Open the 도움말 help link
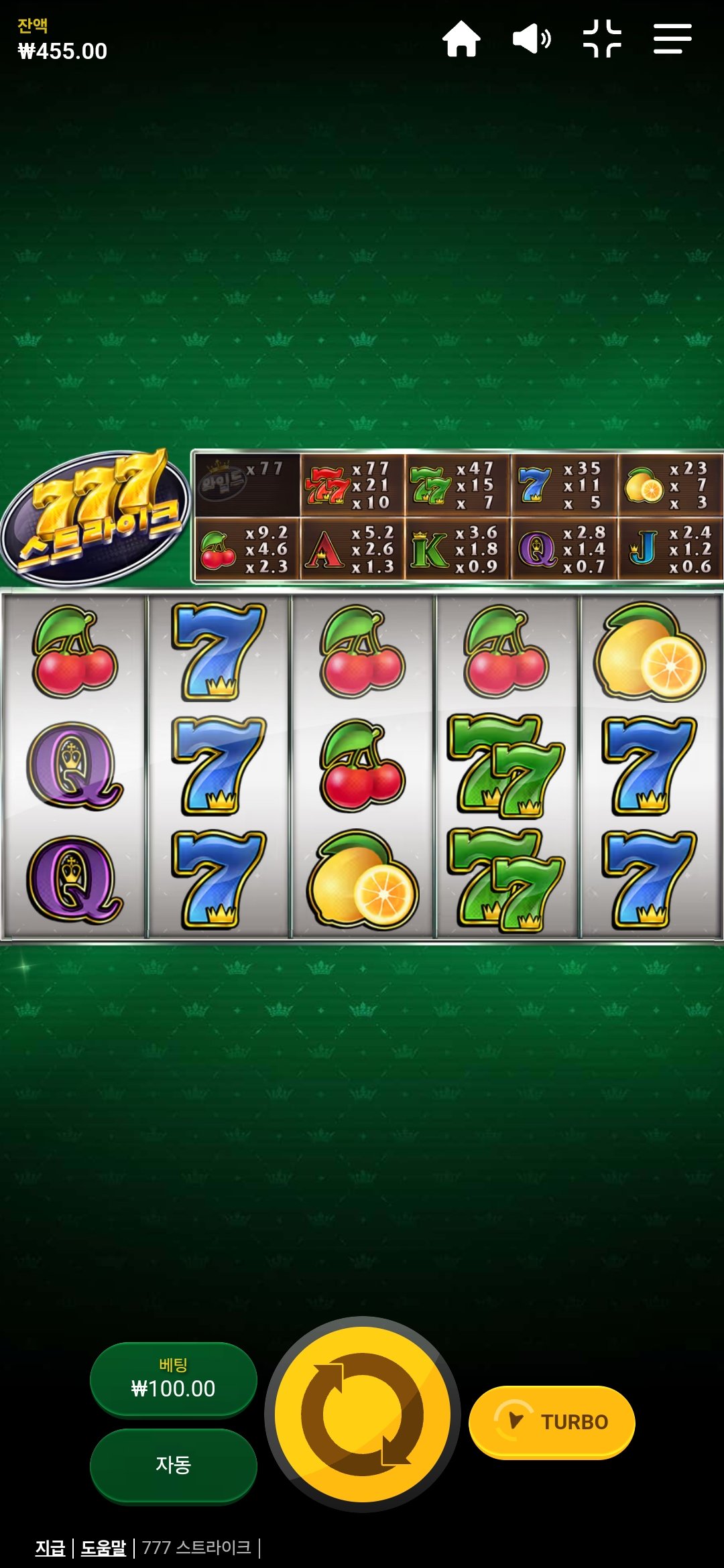 103,1548
